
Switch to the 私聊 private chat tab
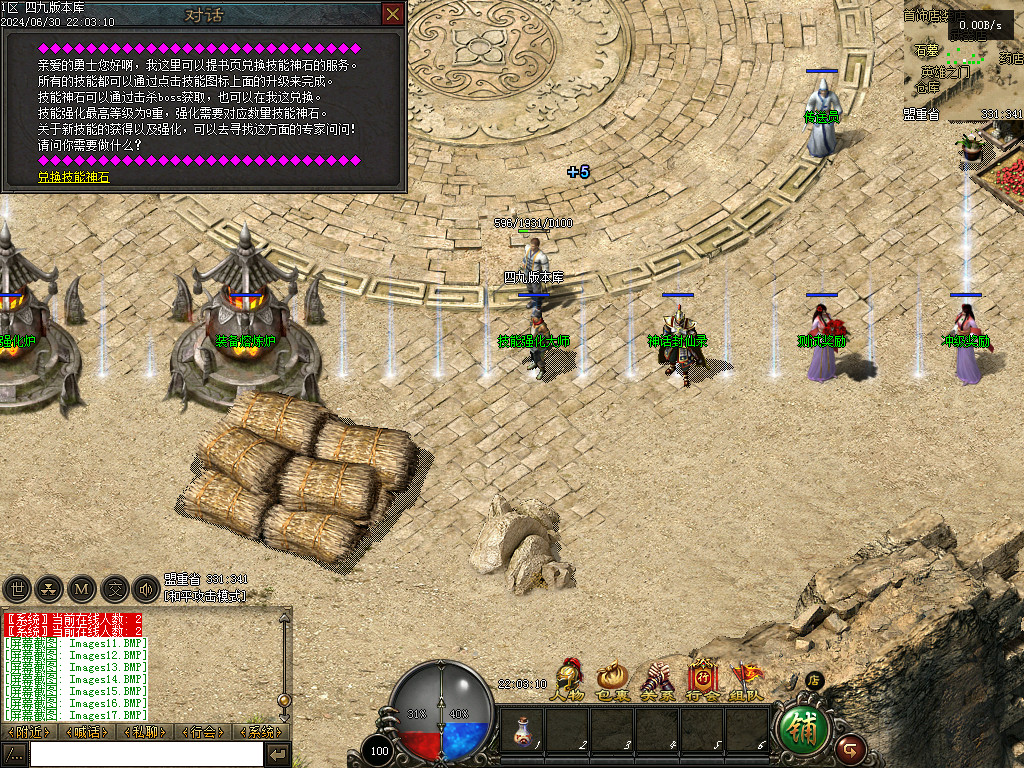[x=145, y=732]
